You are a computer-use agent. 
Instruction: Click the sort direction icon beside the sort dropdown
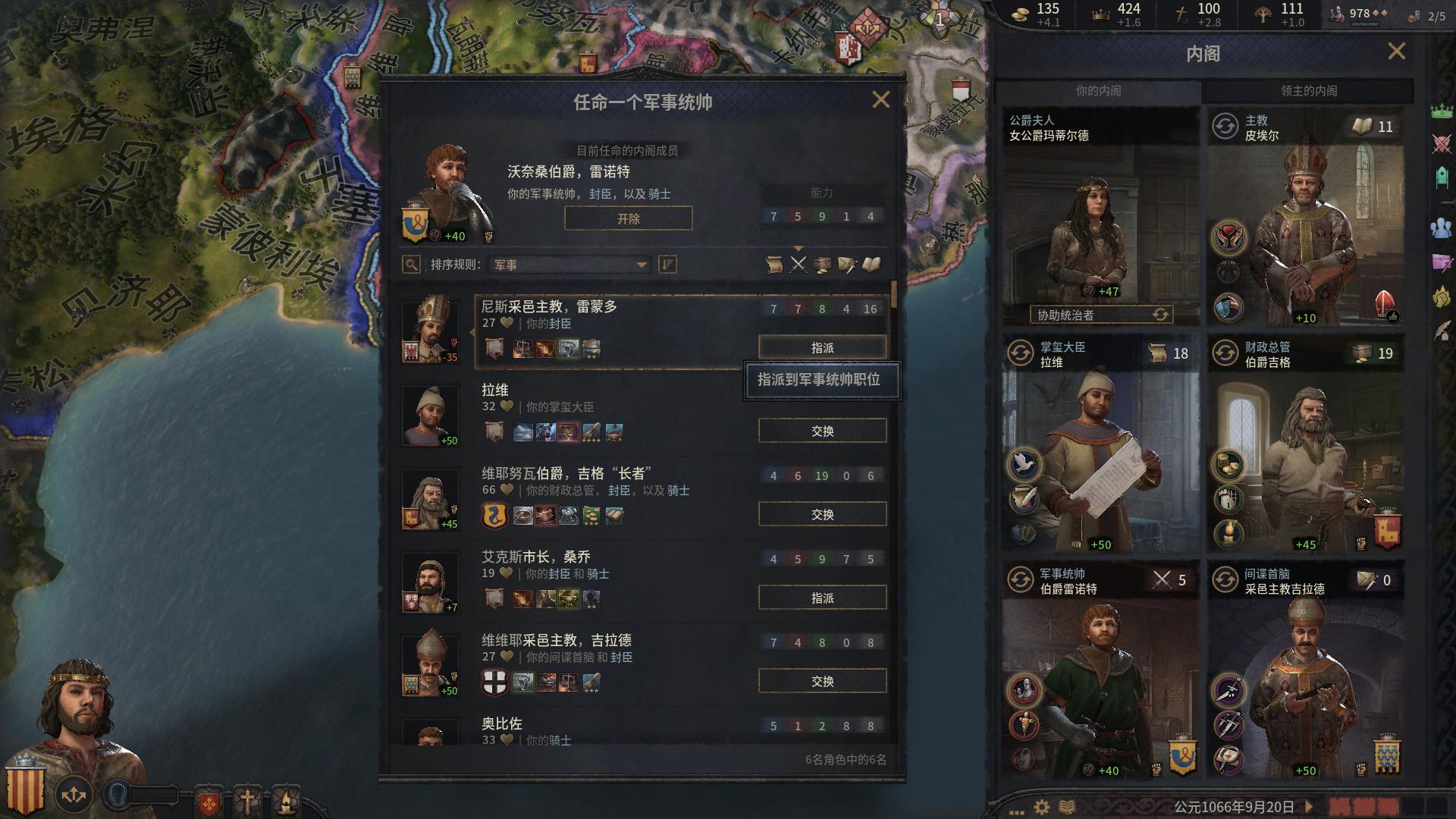666,265
